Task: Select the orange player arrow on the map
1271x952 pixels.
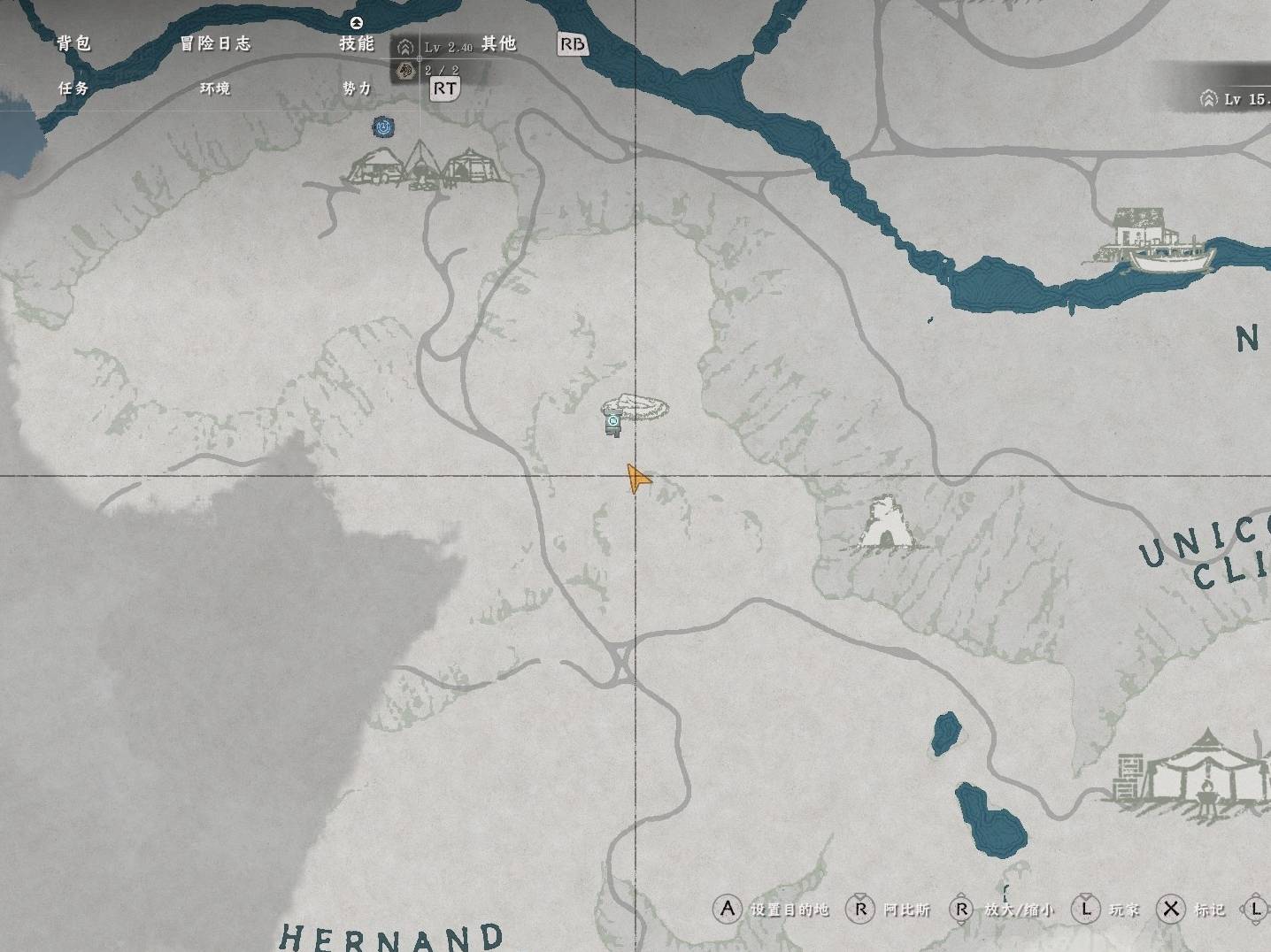Action: tap(637, 479)
